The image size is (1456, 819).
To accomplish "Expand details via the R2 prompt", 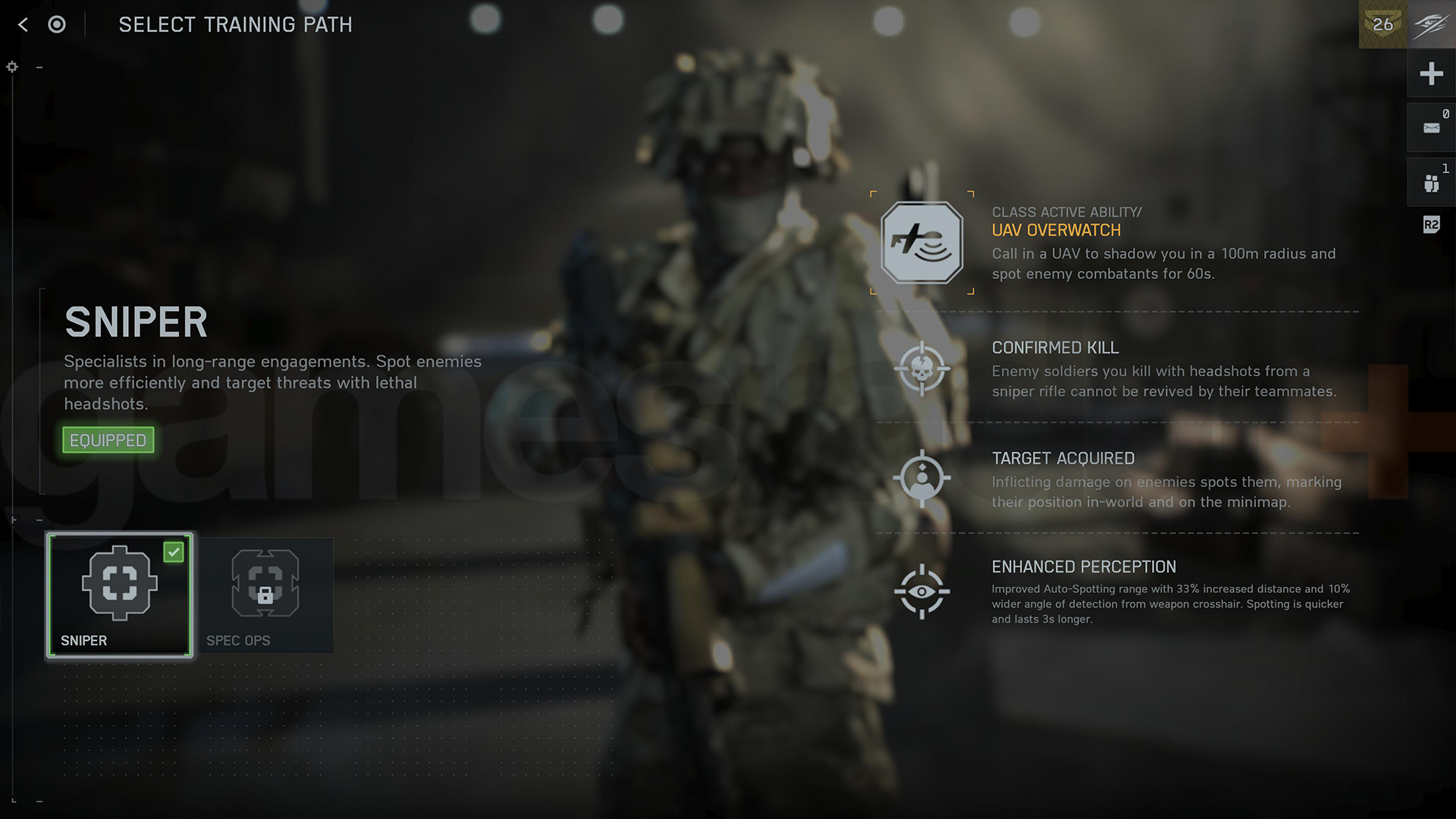I will (x=1430, y=224).
